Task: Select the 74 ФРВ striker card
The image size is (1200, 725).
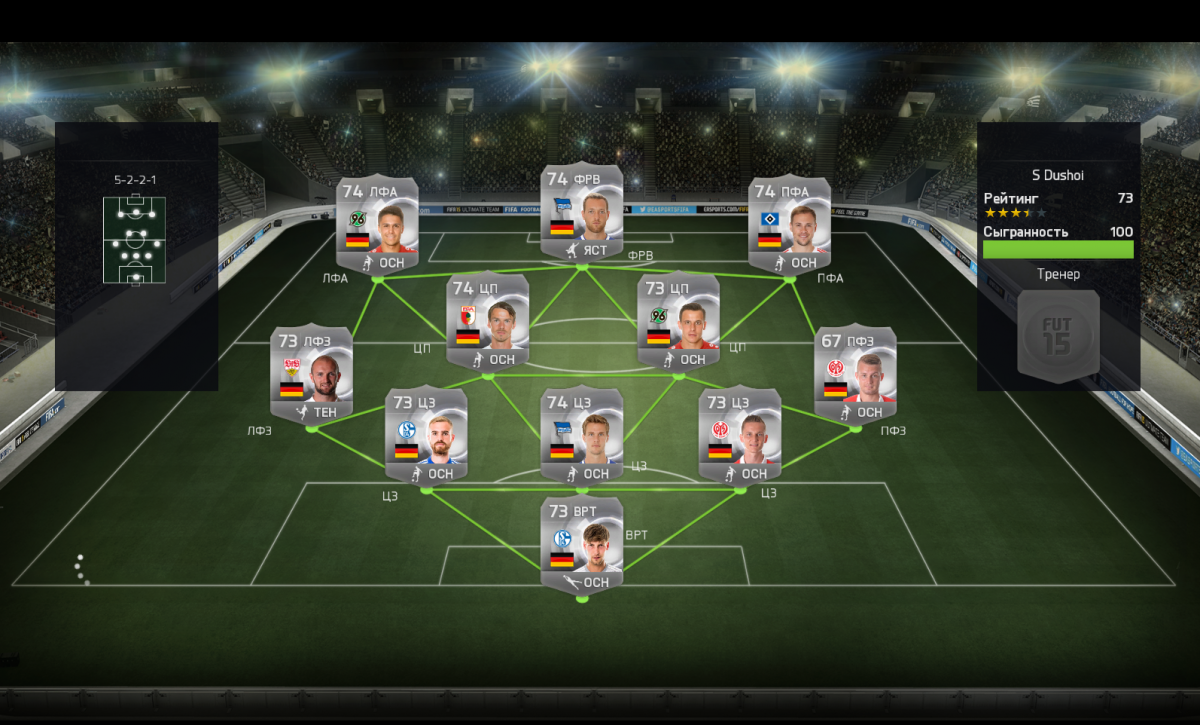Action: (x=582, y=214)
